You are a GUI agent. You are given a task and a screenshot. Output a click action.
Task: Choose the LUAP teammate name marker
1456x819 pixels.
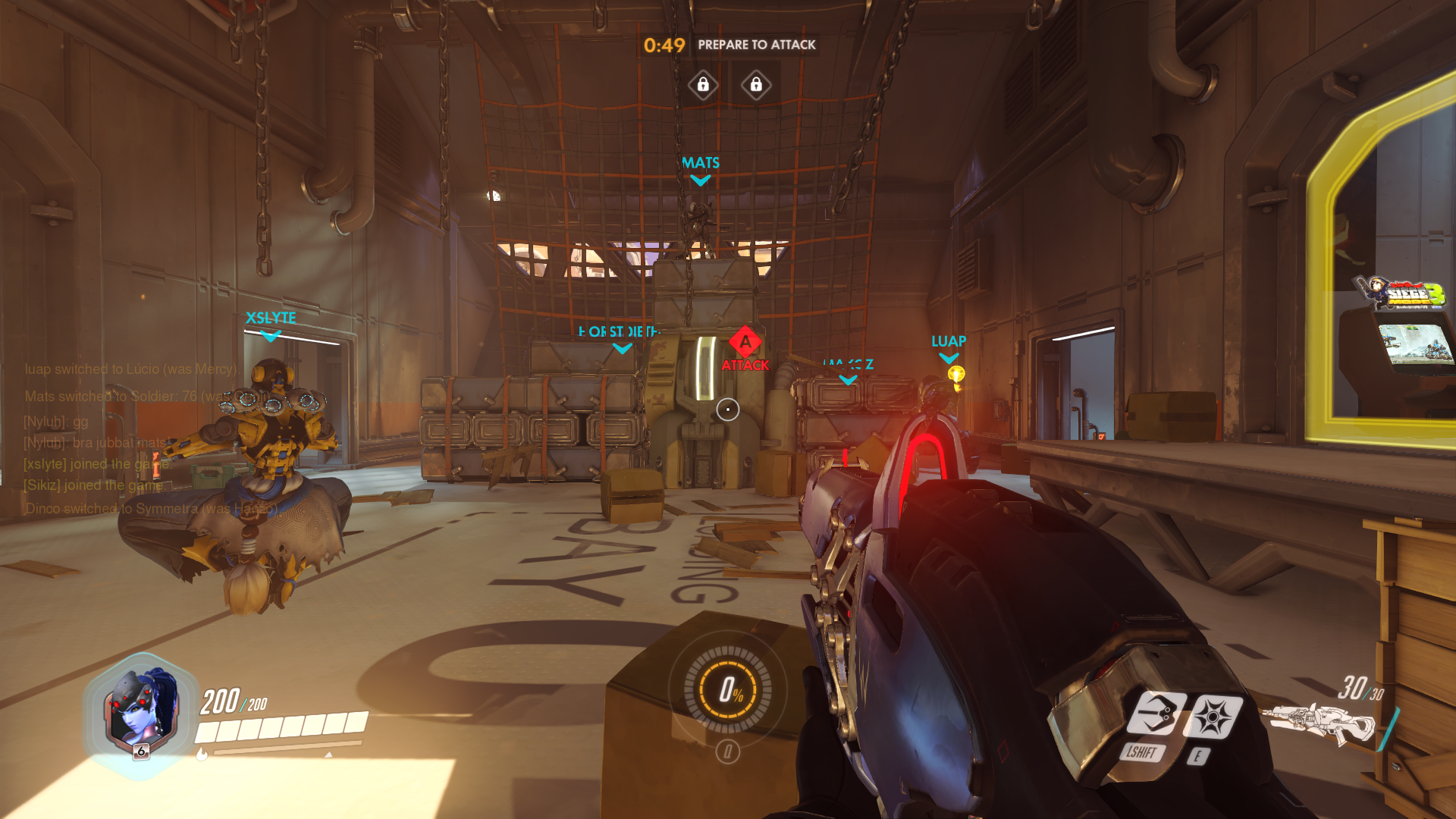point(949,342)
